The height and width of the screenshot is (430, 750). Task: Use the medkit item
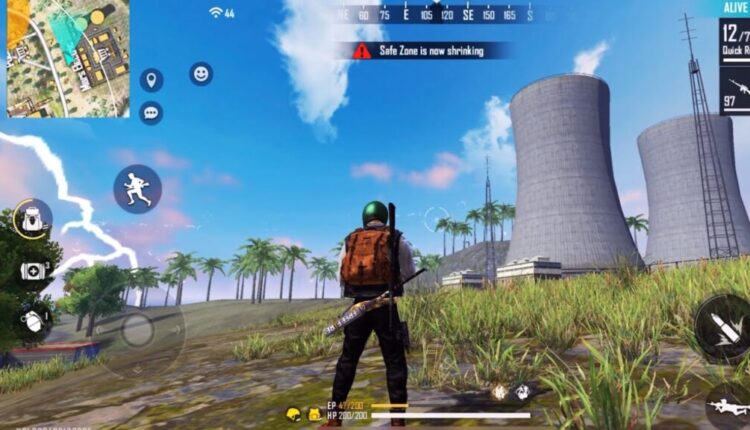(33, 271)
